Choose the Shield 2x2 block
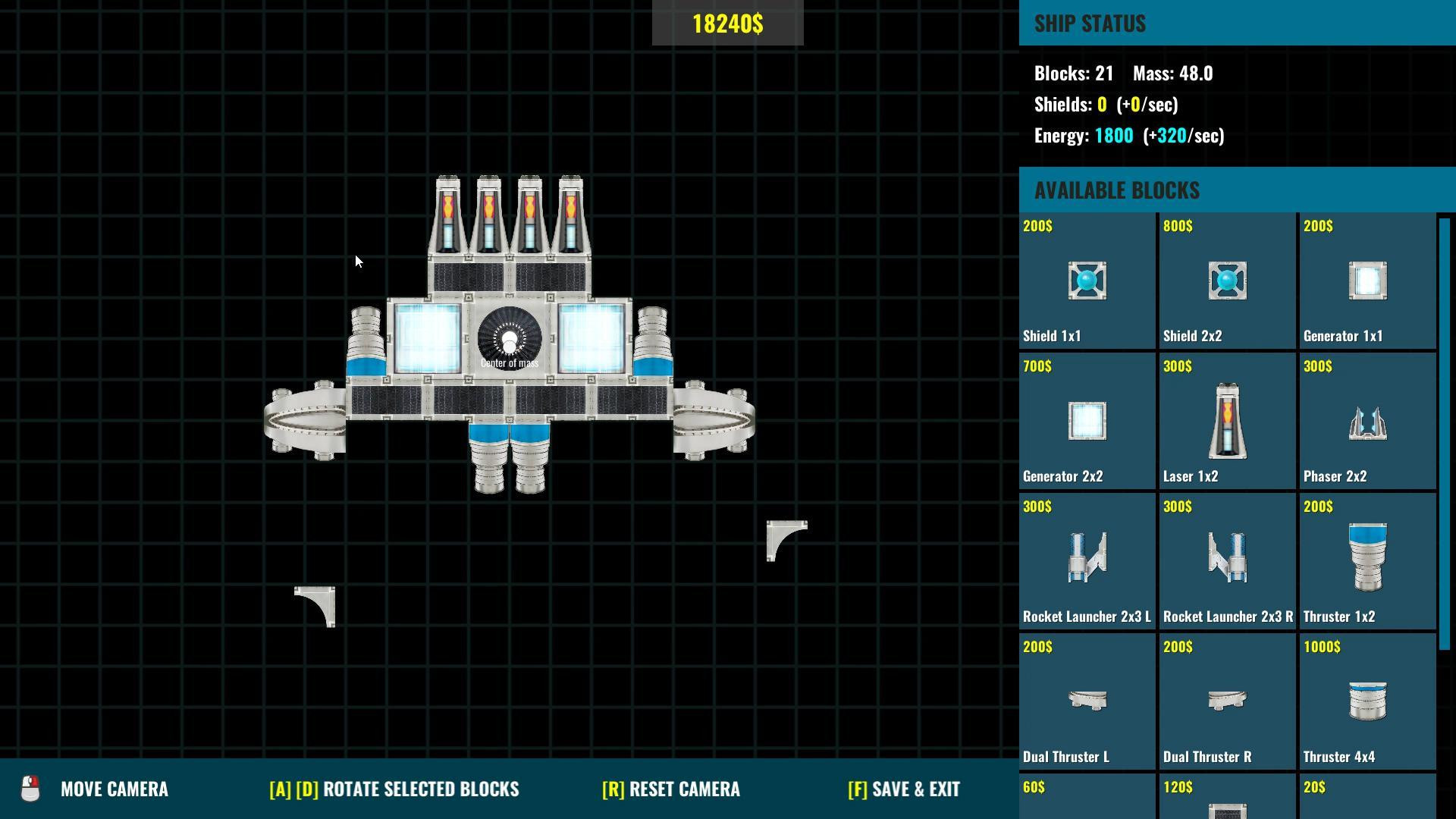Screen dimensions: 1456x819 coord(1227,281)
